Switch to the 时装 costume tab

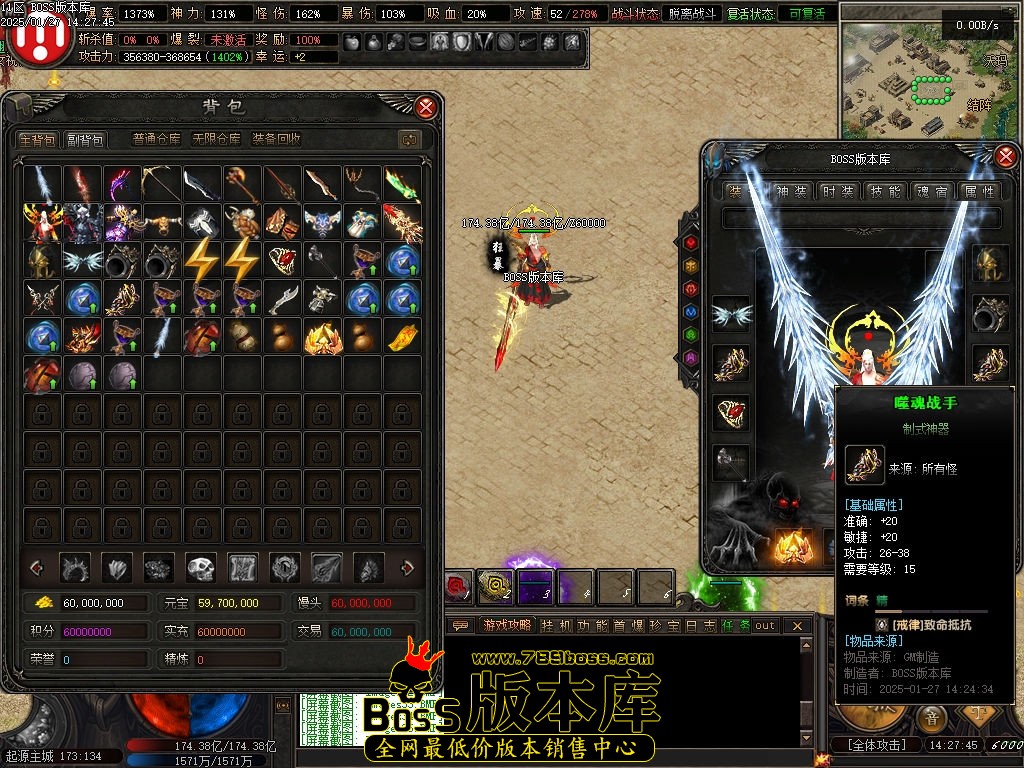pyautogui.click(x=836, y=191)
